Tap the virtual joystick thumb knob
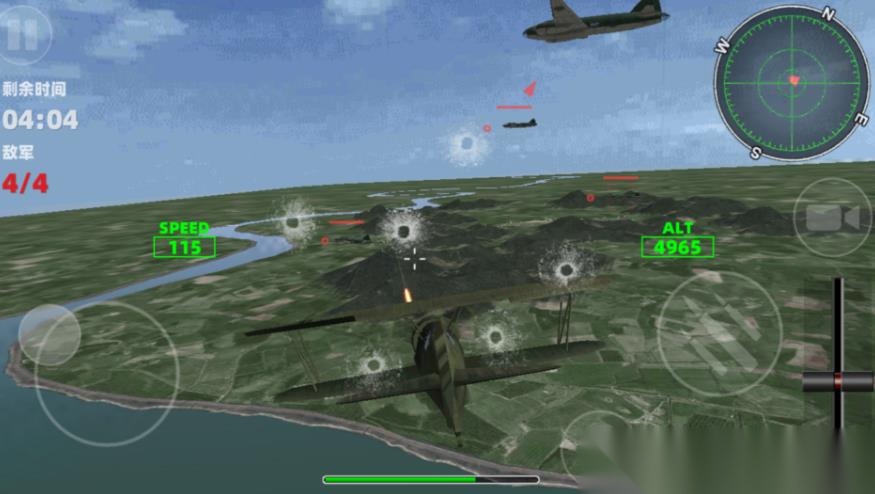 point(49,335)
